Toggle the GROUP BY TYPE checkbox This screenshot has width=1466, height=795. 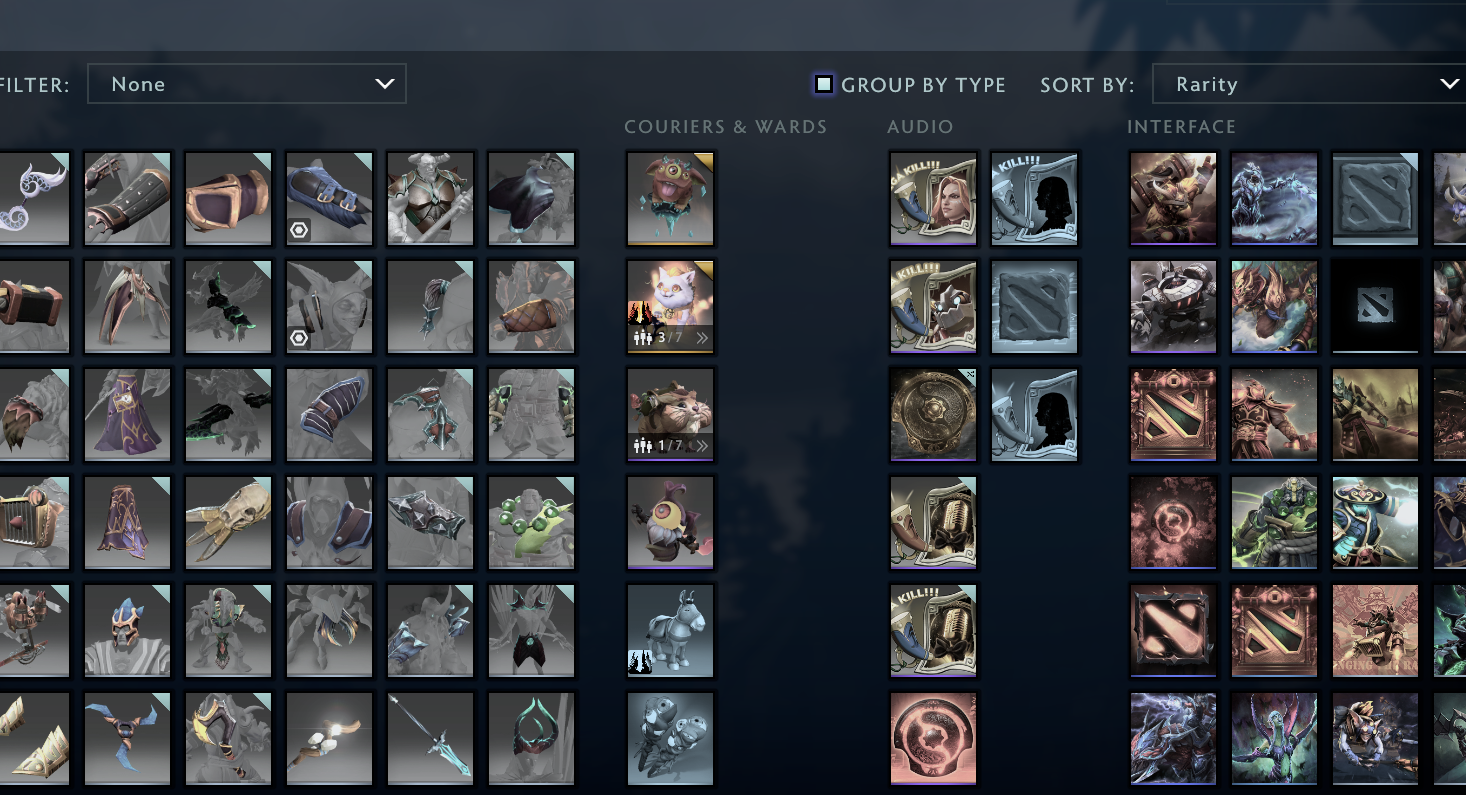[824, 85]
